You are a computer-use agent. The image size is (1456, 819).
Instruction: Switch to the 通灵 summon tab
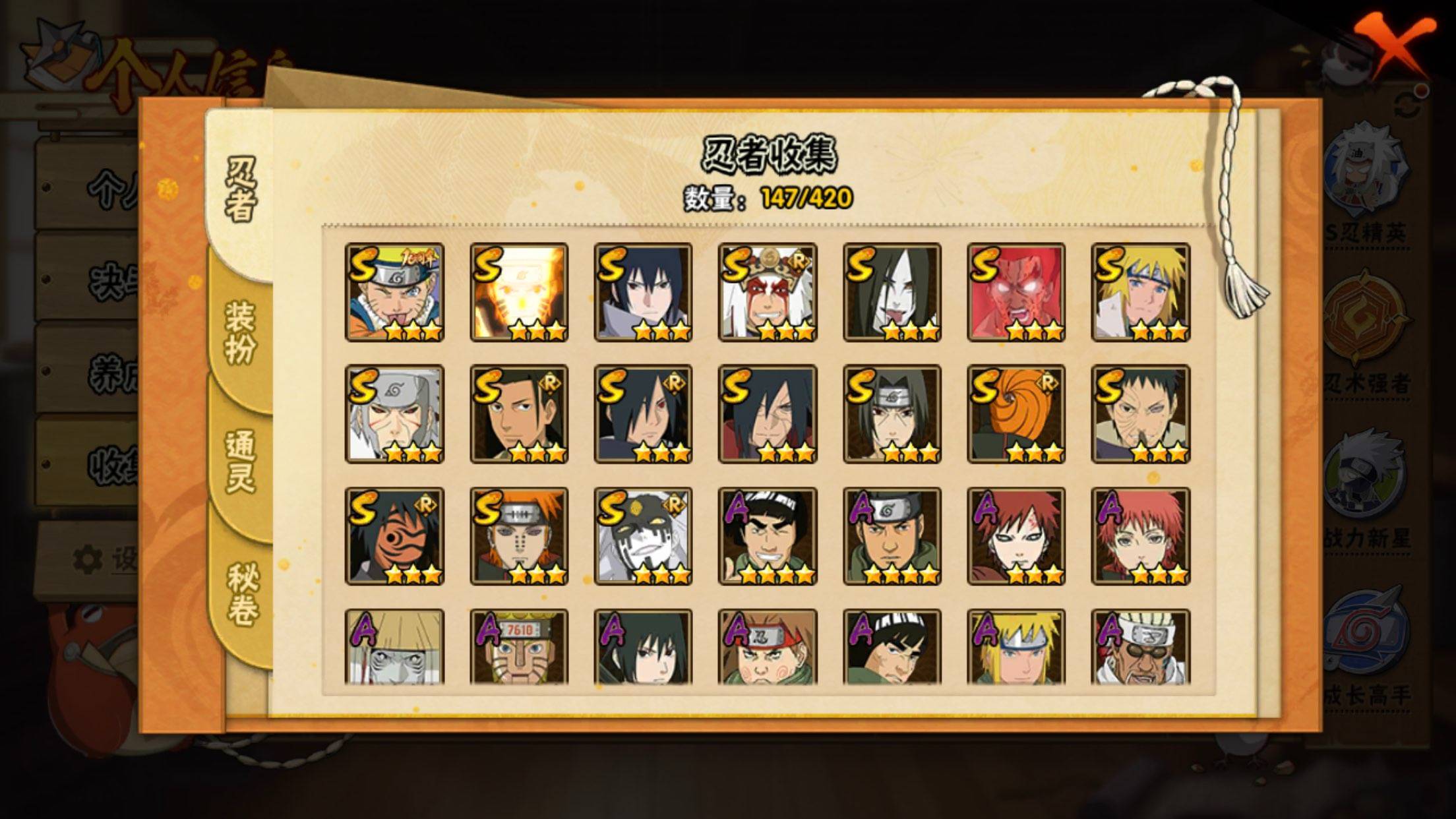click(x=241, y=462)
